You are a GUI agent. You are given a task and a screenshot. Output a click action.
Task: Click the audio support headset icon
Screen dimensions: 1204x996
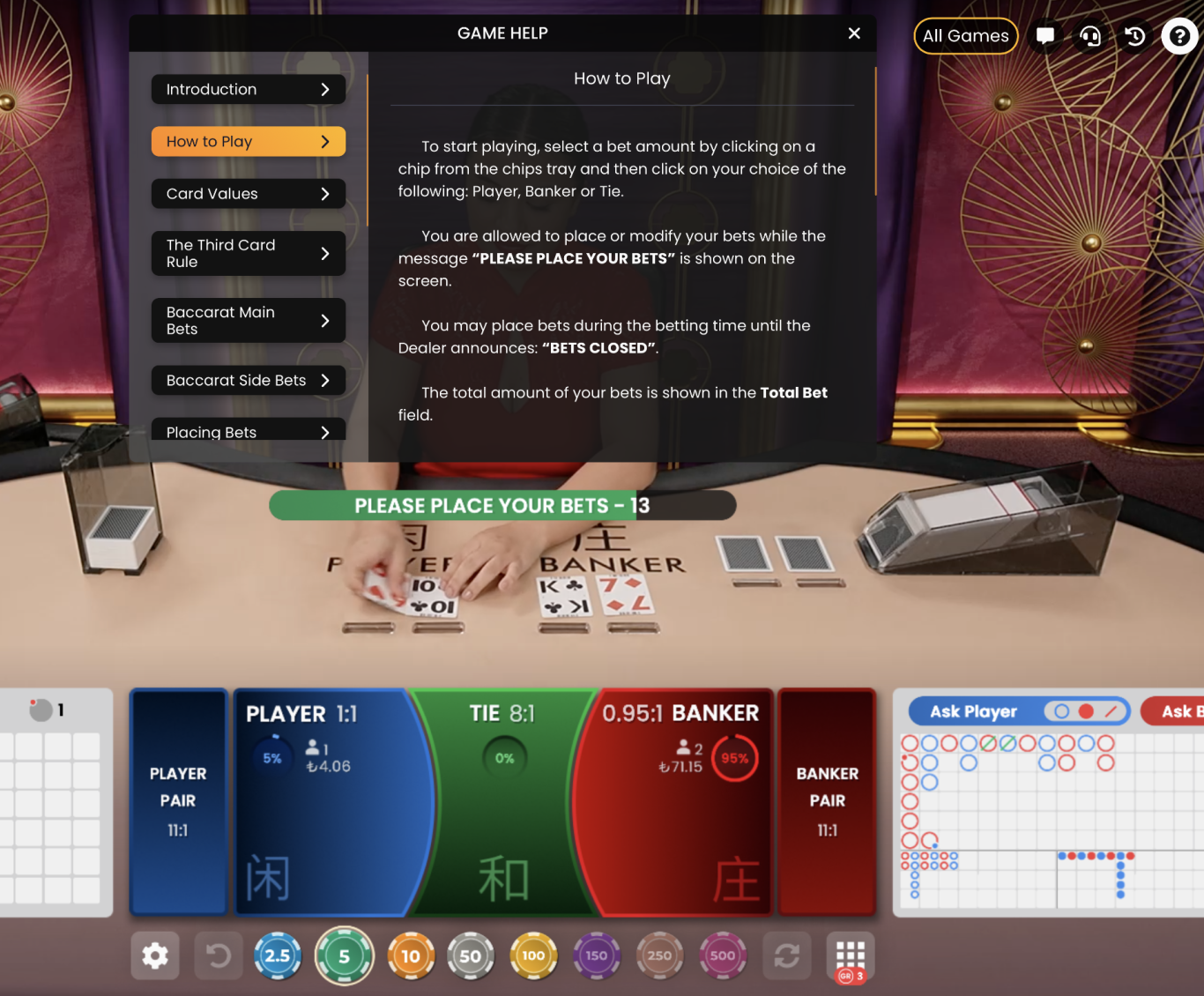pyautogui.click(x=1090, y=36)
